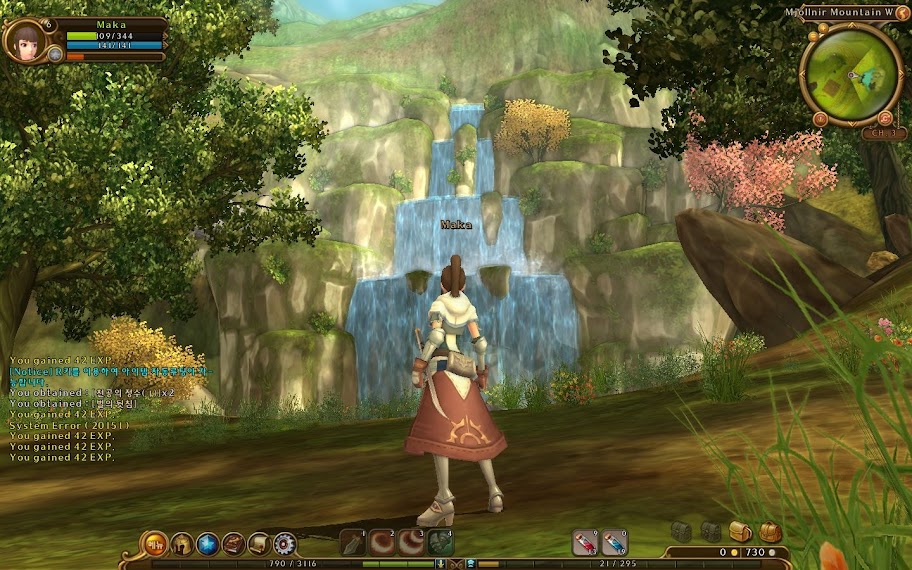The height and width of the screenshot is (570, 912).
Task: Click Maka's character portrait
Action: pos(24,40)
